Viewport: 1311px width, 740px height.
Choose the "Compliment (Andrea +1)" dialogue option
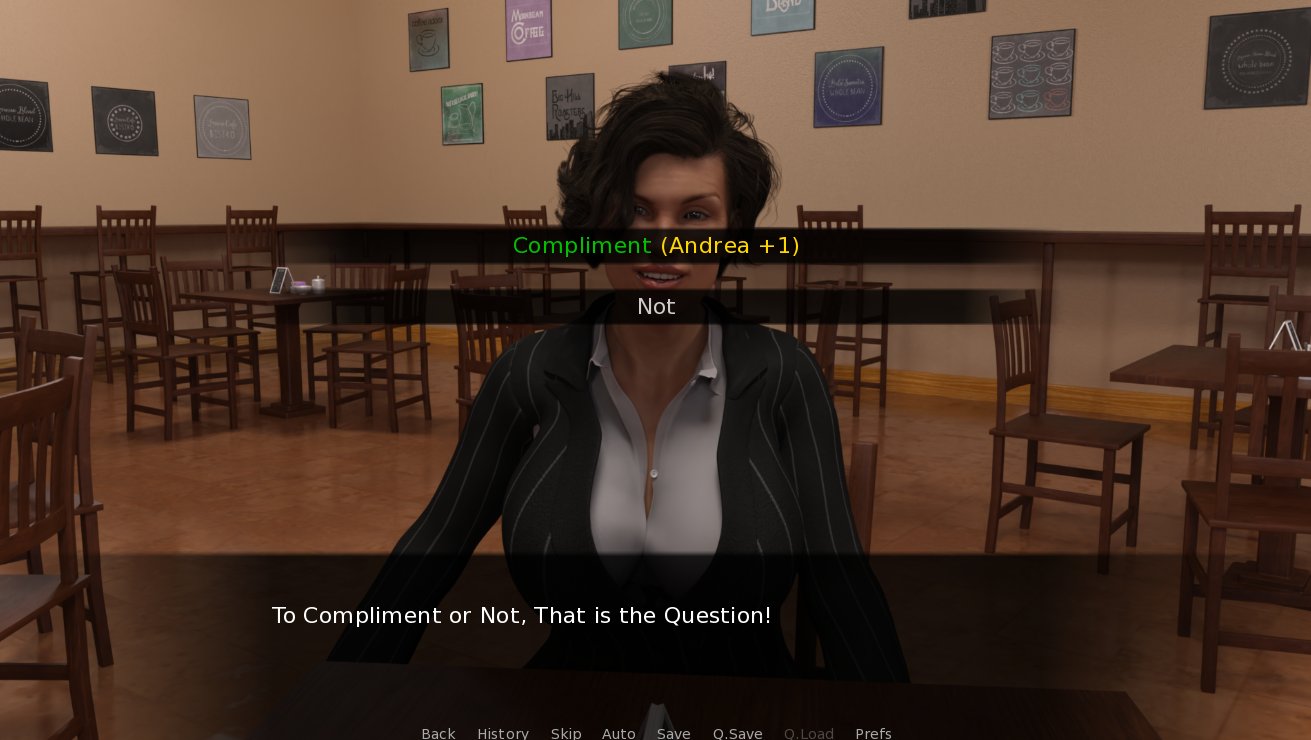(656, 245)
